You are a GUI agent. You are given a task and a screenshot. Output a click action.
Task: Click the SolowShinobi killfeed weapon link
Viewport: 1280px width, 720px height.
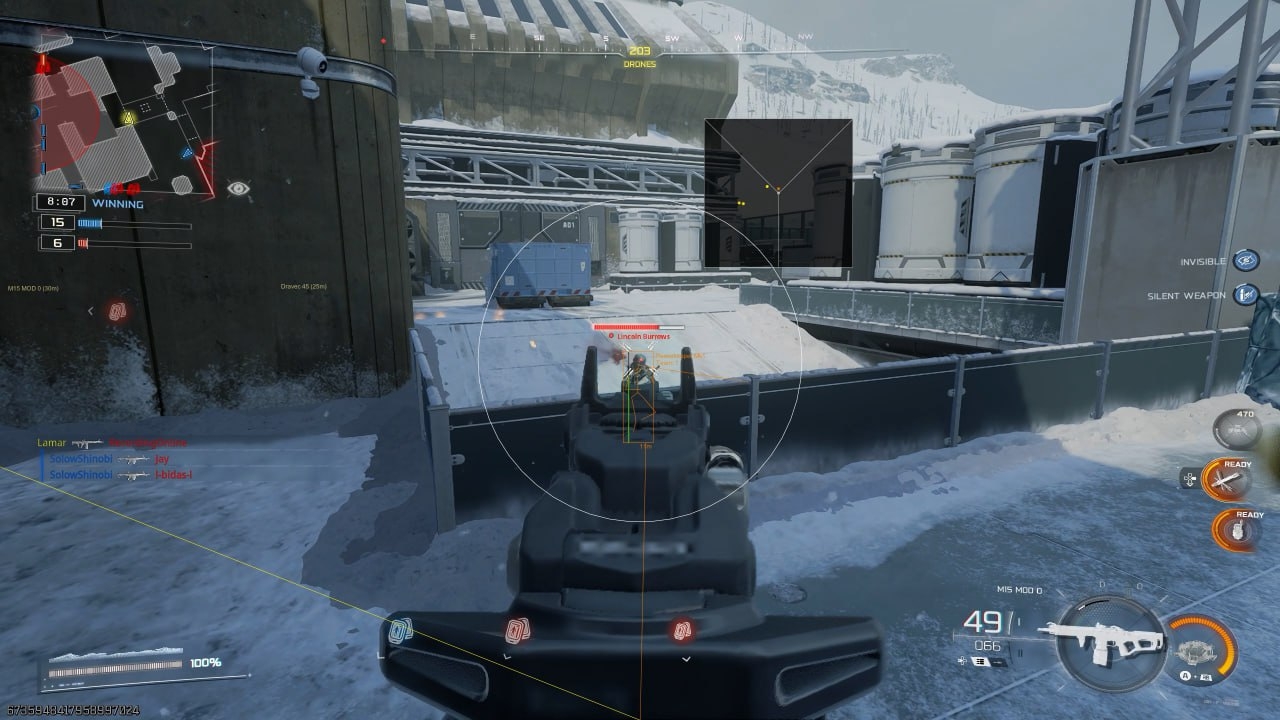[x=131, y=460]
